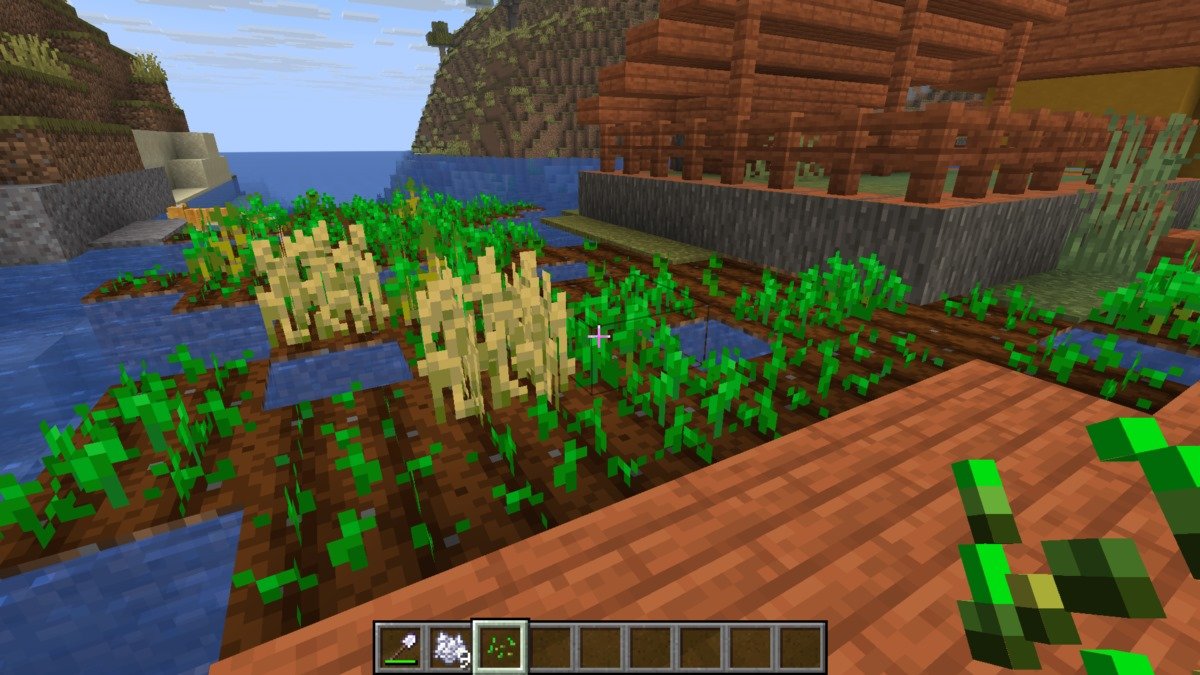
Task: Select the bone meal hotbar slot
Action: 450,647
